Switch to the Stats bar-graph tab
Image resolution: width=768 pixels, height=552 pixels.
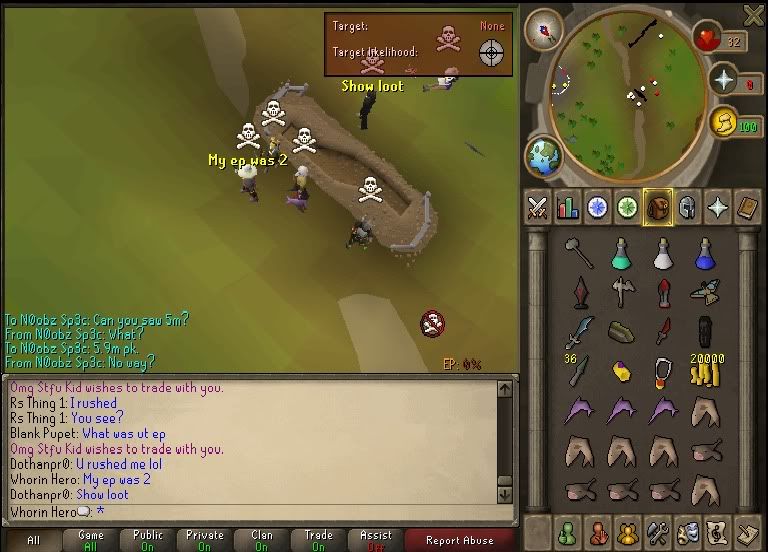click(x=568, y=207)
